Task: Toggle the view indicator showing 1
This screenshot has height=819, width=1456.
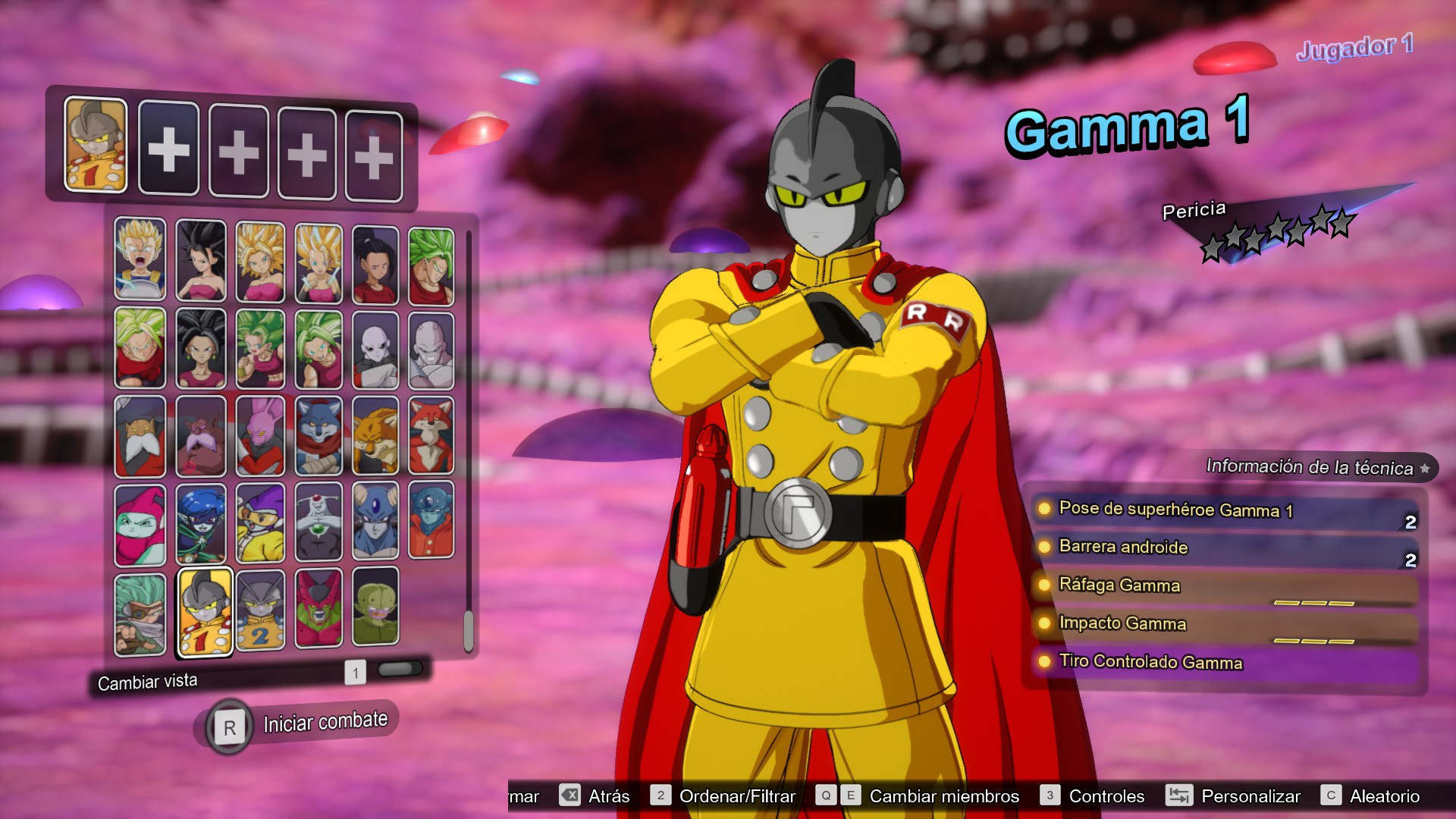Action: click(355, 670)
